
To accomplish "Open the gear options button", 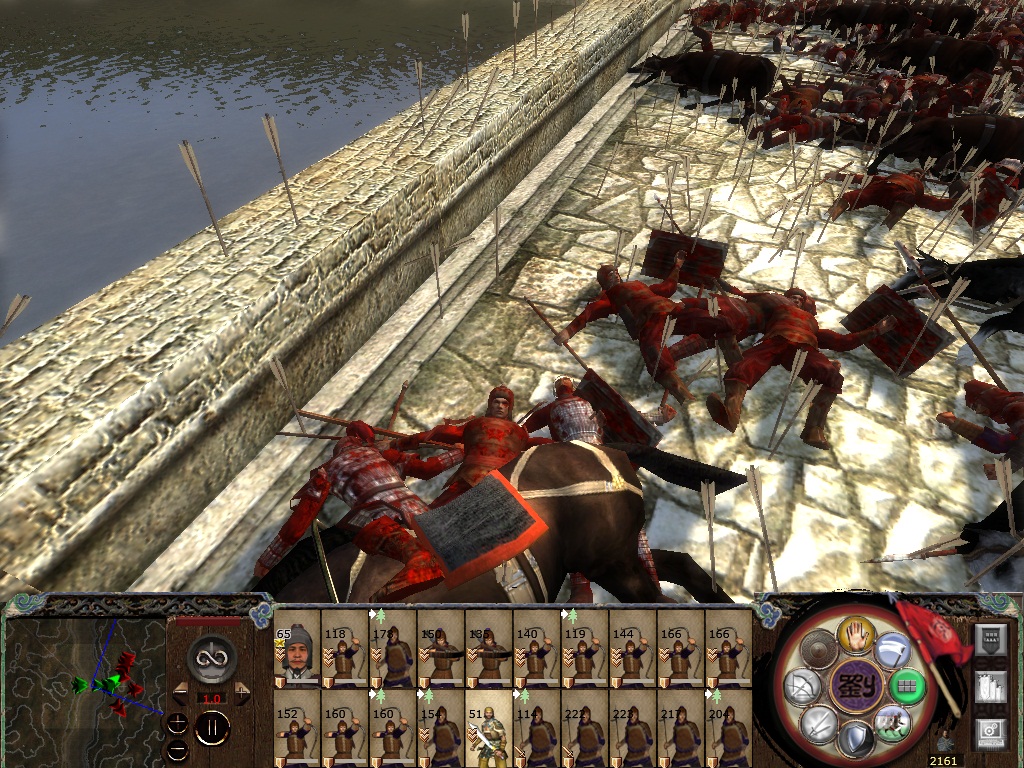I will coord(990,732).
